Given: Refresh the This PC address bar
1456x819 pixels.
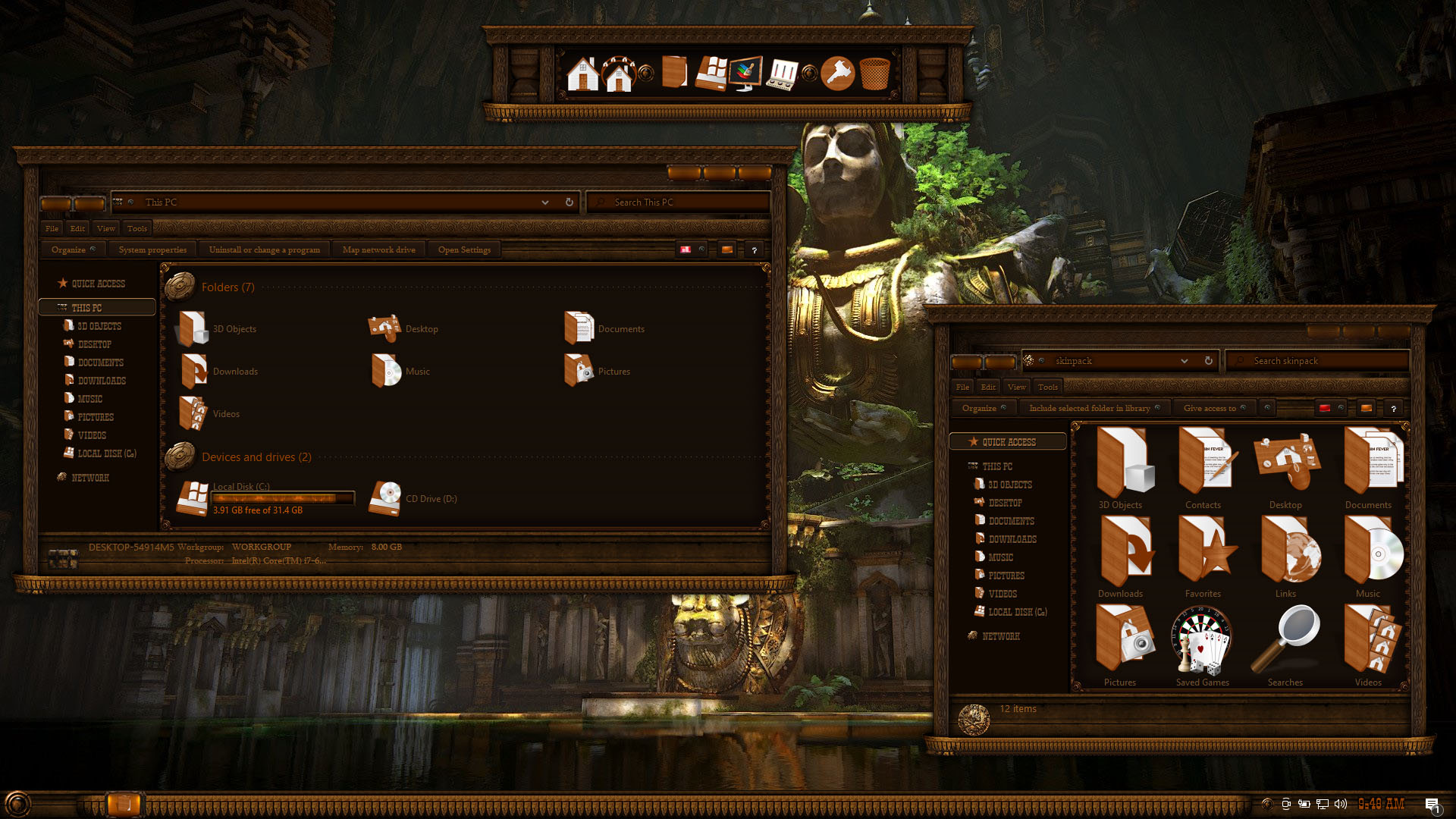Looking at the screenshot, I should (x=570, y=202).
